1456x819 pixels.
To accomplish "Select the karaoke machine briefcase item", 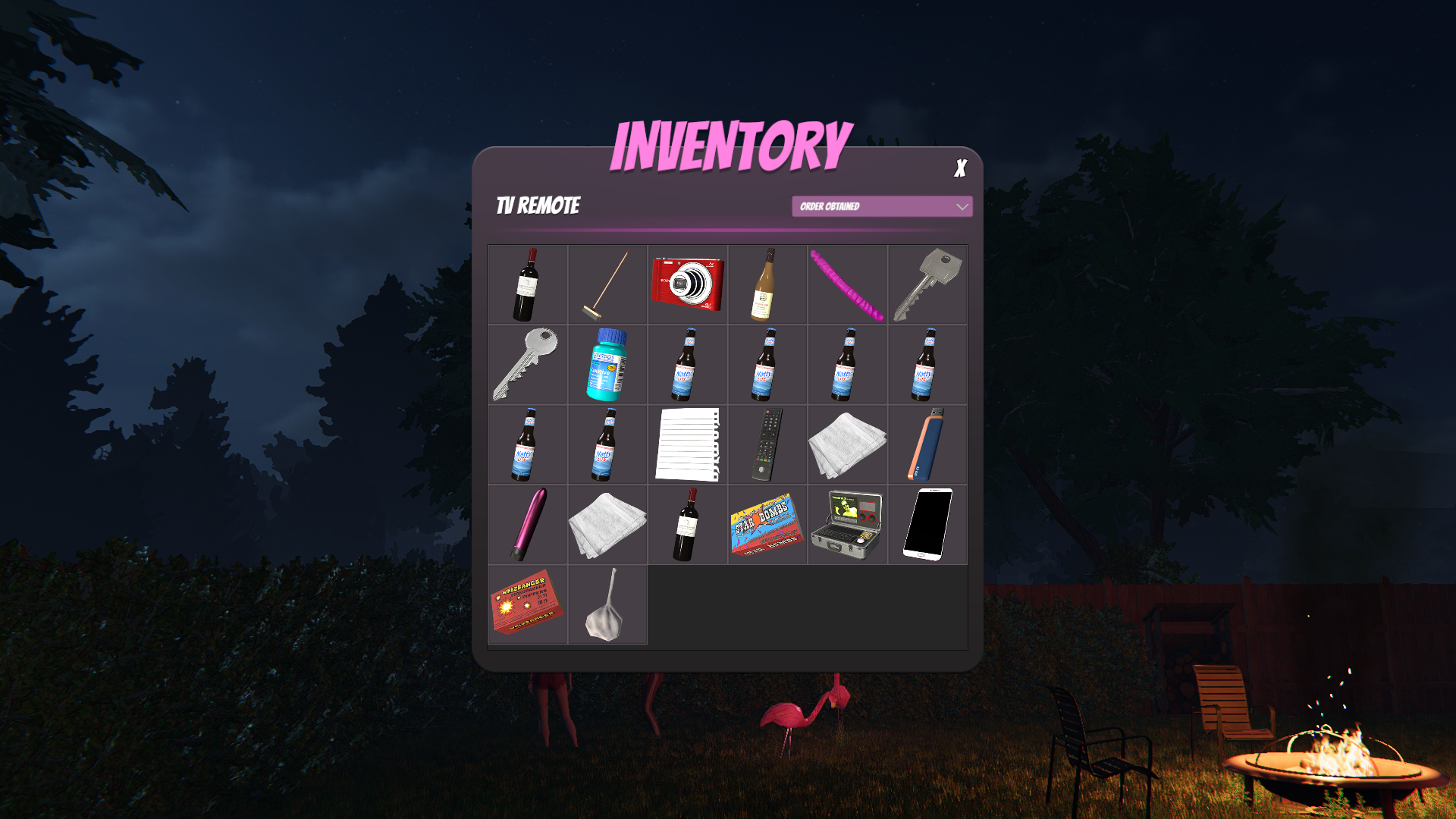I will click(847, 524).
